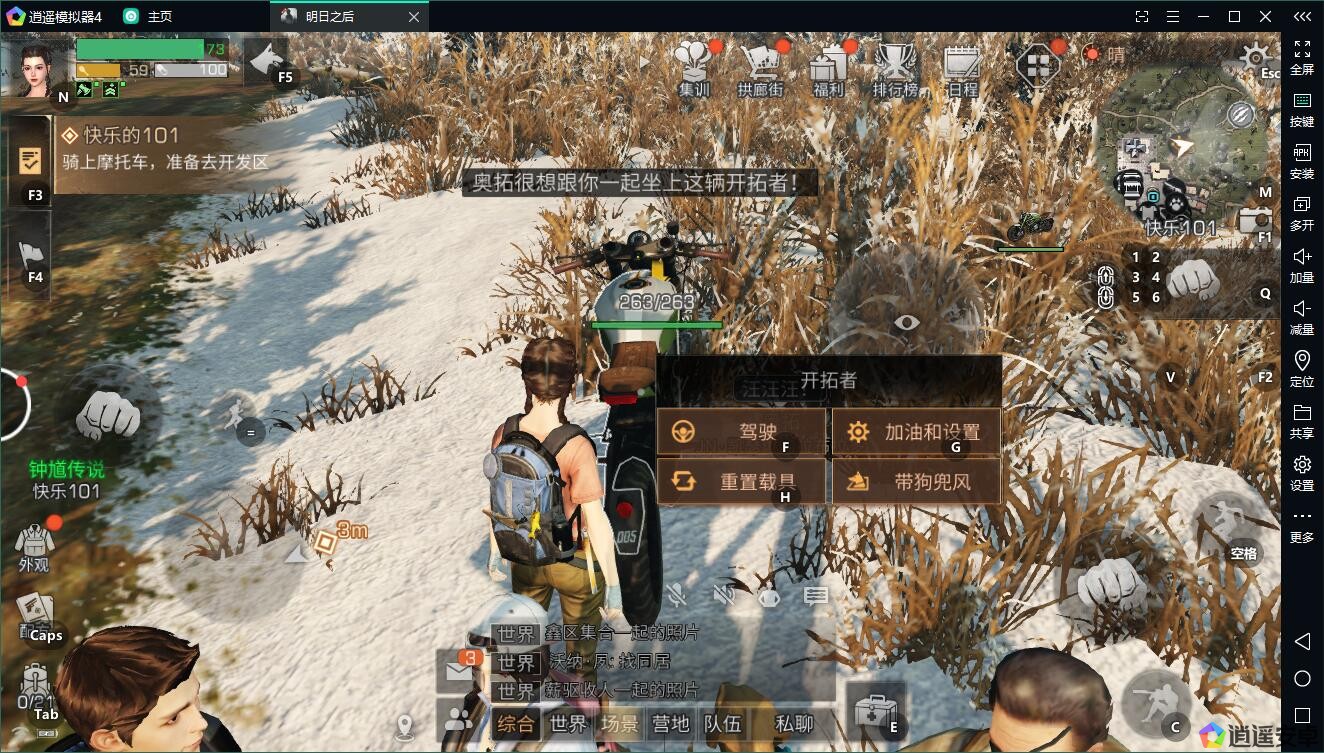The height and width of the screenshot is (753, 1324).
Task: Open the 集训 training icon
Action: pyautogui.click(x=694, y=68)
